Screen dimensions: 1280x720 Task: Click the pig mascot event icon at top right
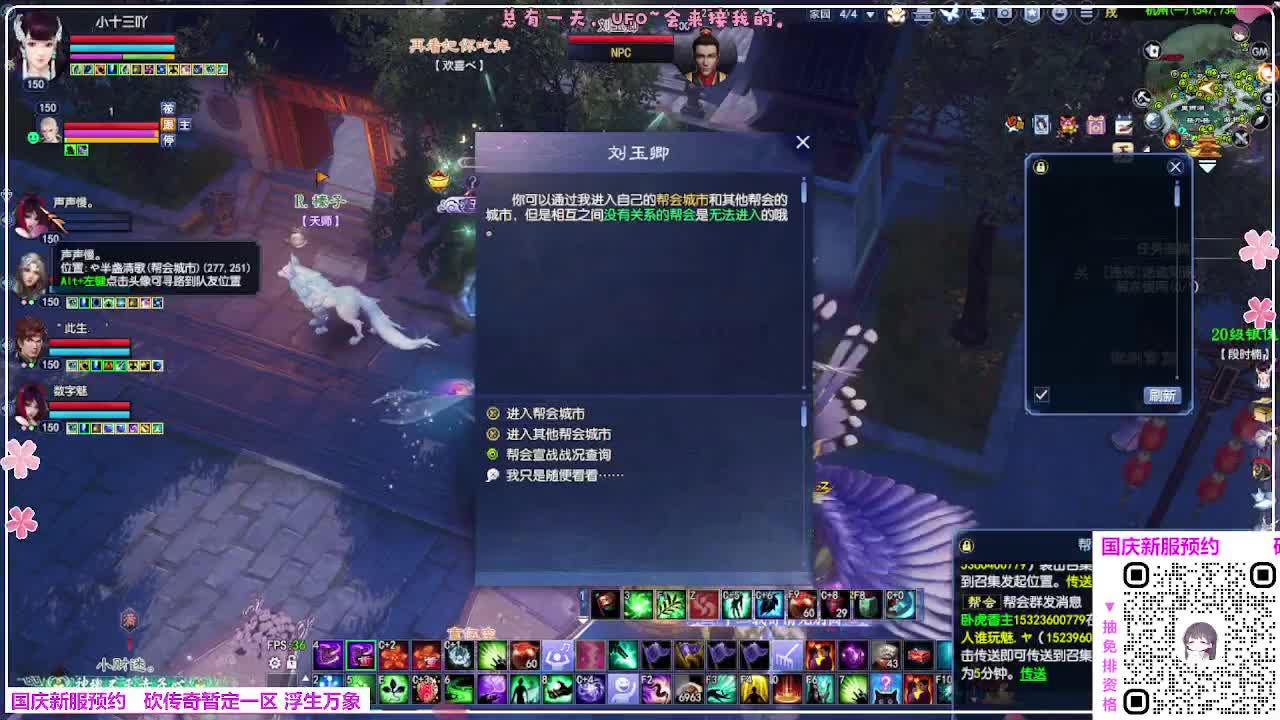click(1068, 123)
